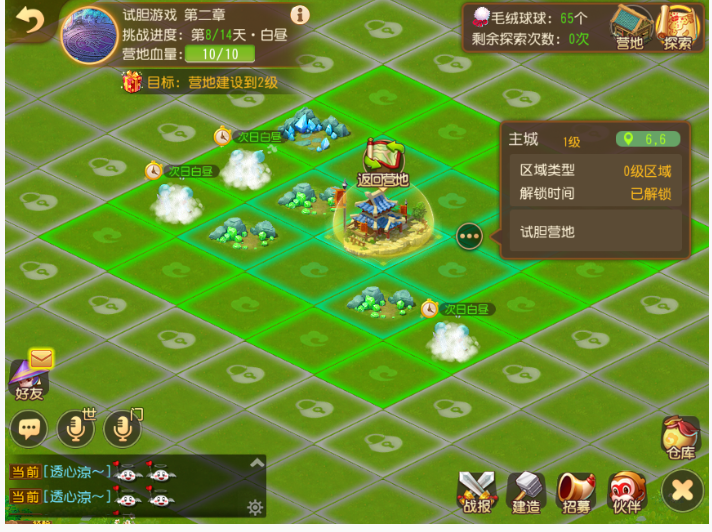Viewport: 712px width, 532px height.
Task: Open the chat speech bubble button
Action: coord(29,428)
